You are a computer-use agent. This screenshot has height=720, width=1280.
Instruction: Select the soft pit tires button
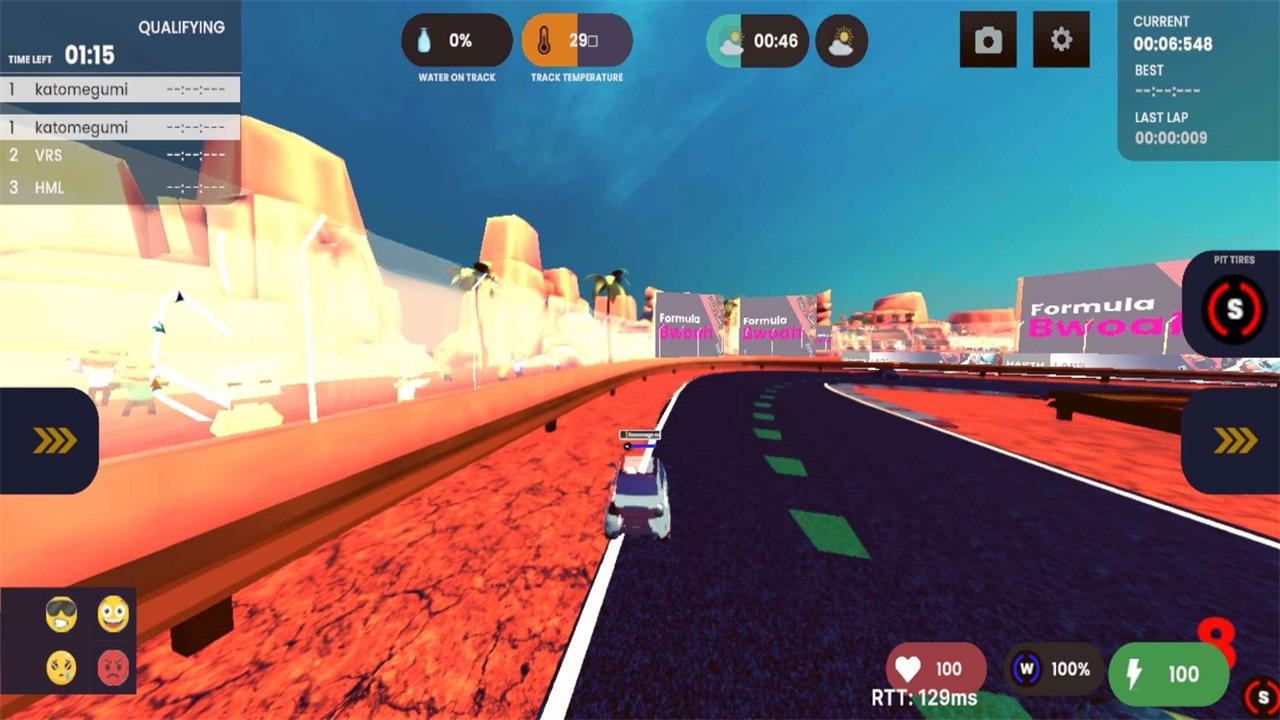(x=1234, y=309)
